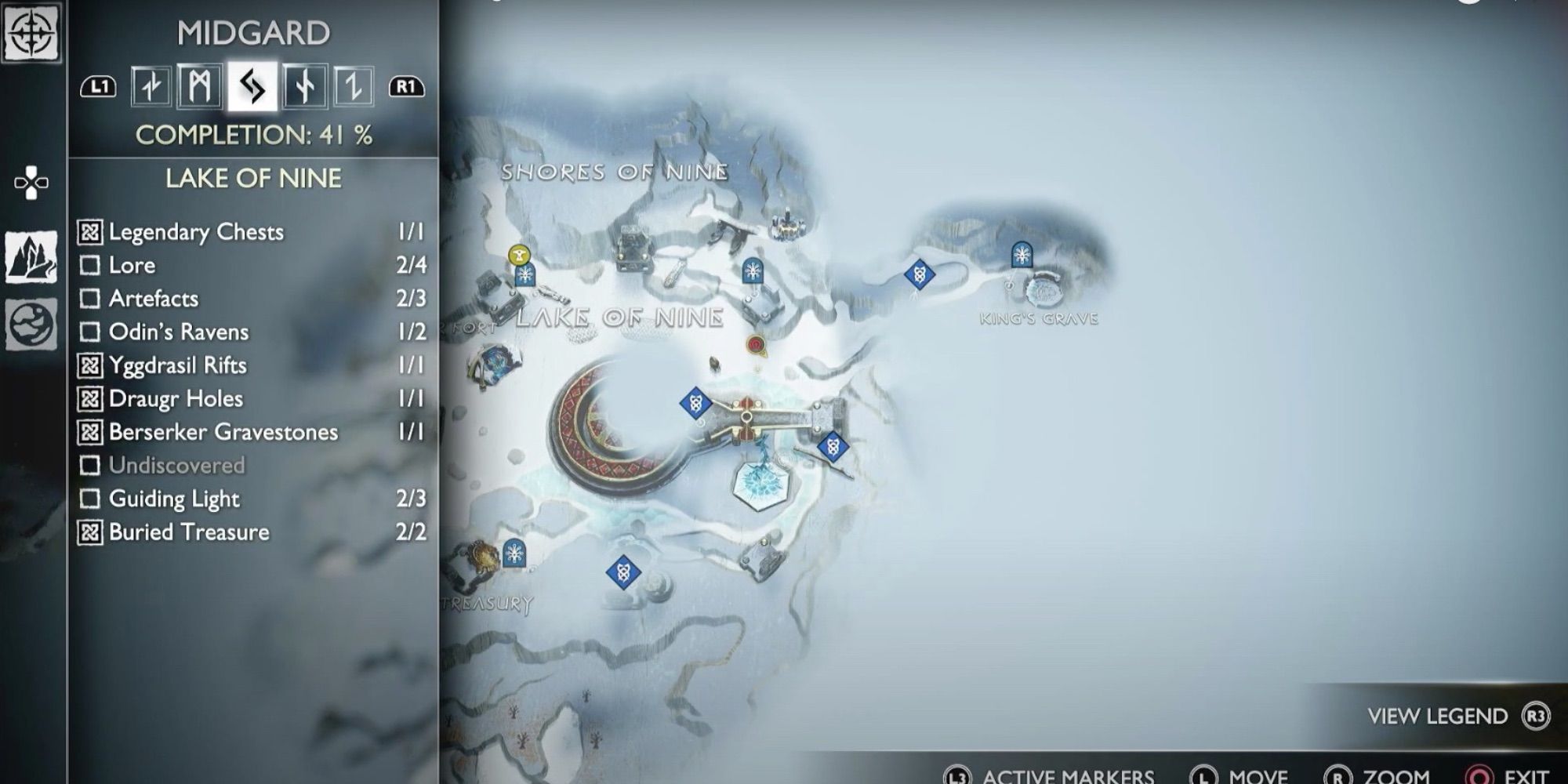This screenshot has width=1568, height=784.
Task: Select the compass icon in the left sidebar
Action: pyautogui.click(x=31, y=34)
